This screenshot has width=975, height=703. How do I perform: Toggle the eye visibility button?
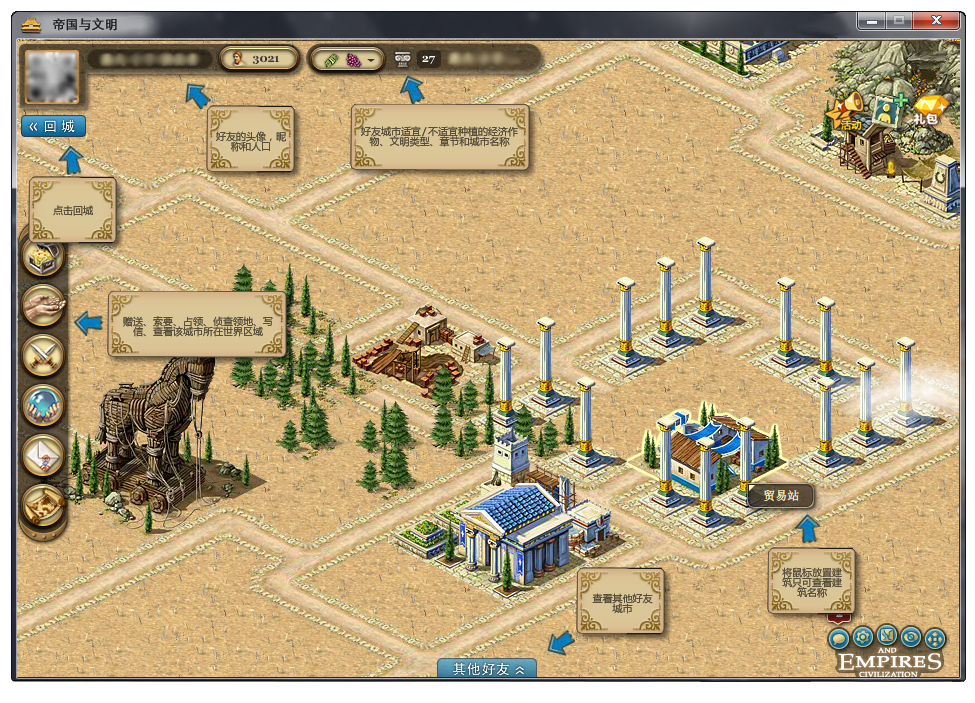pos(911,636)
